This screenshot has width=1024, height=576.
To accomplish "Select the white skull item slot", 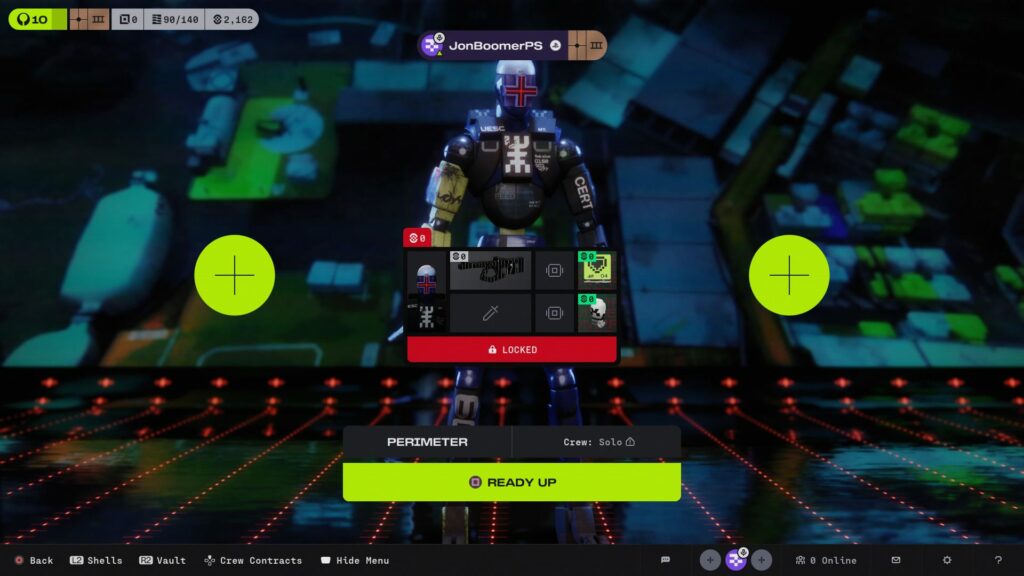I will [597, 313].
